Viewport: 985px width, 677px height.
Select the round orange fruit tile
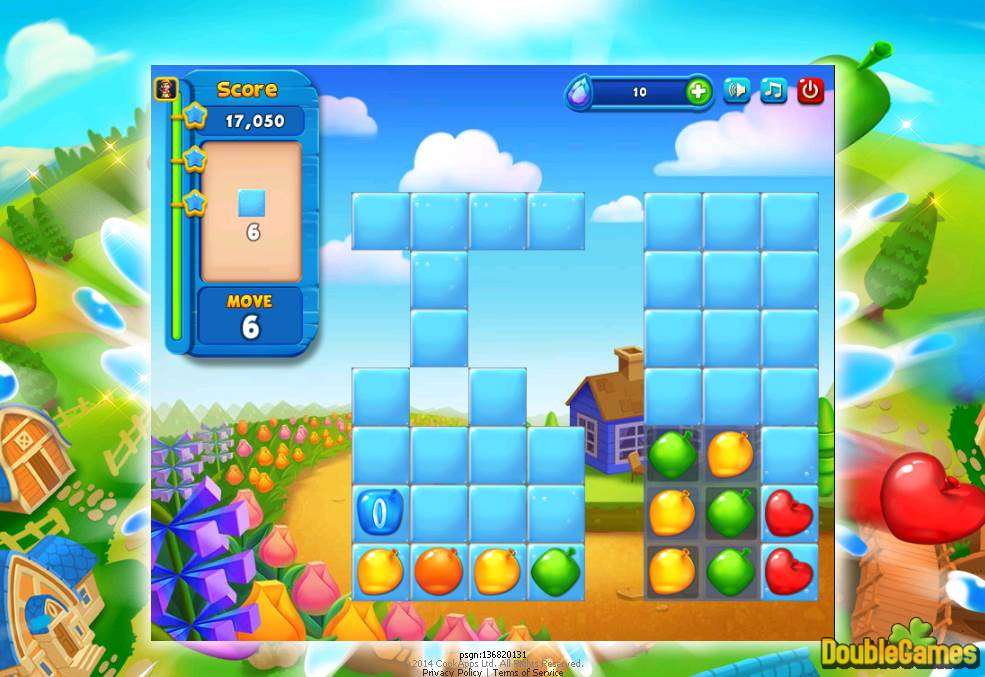click(x=439, y=571)
